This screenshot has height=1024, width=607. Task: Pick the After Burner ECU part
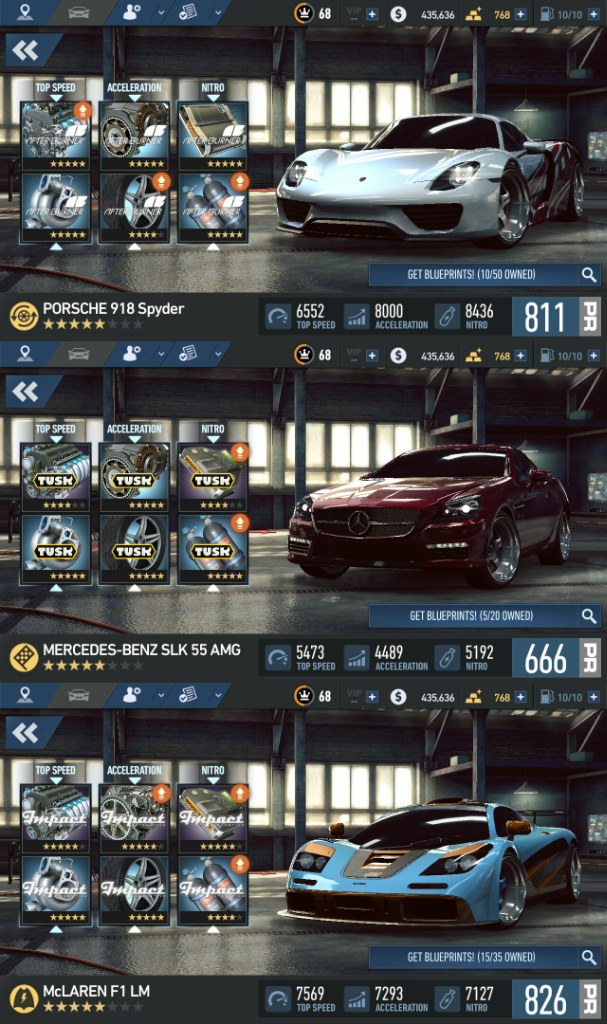click(x=212, y=136)
